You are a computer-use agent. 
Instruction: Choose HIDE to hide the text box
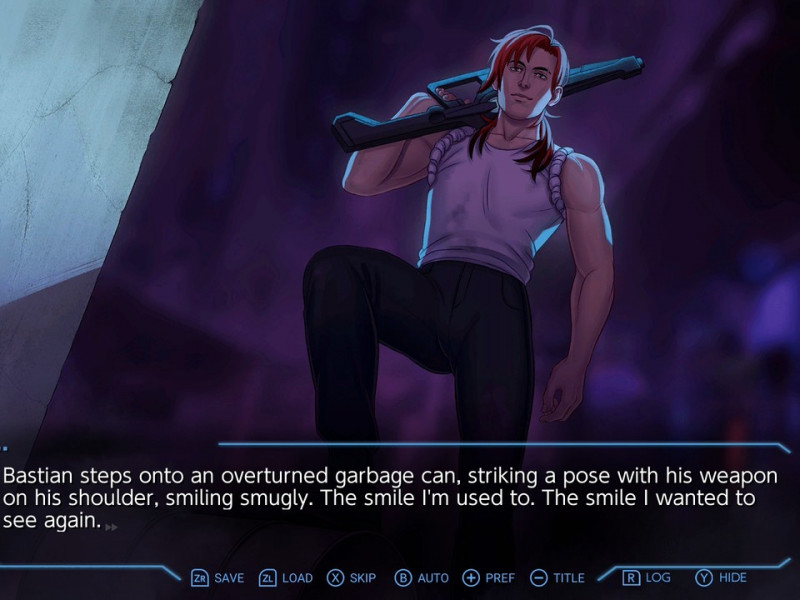(x=721, y=578)
